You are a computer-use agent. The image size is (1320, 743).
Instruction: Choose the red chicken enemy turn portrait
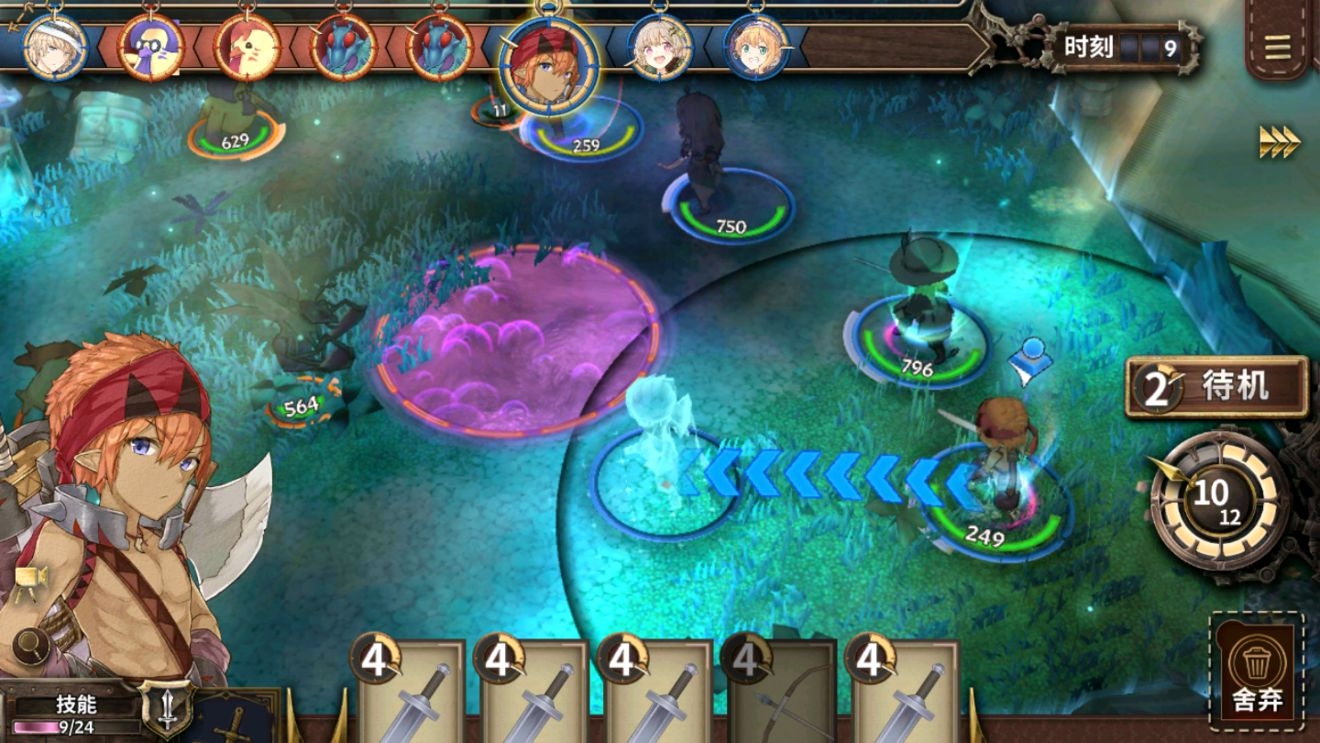[246, 46]
